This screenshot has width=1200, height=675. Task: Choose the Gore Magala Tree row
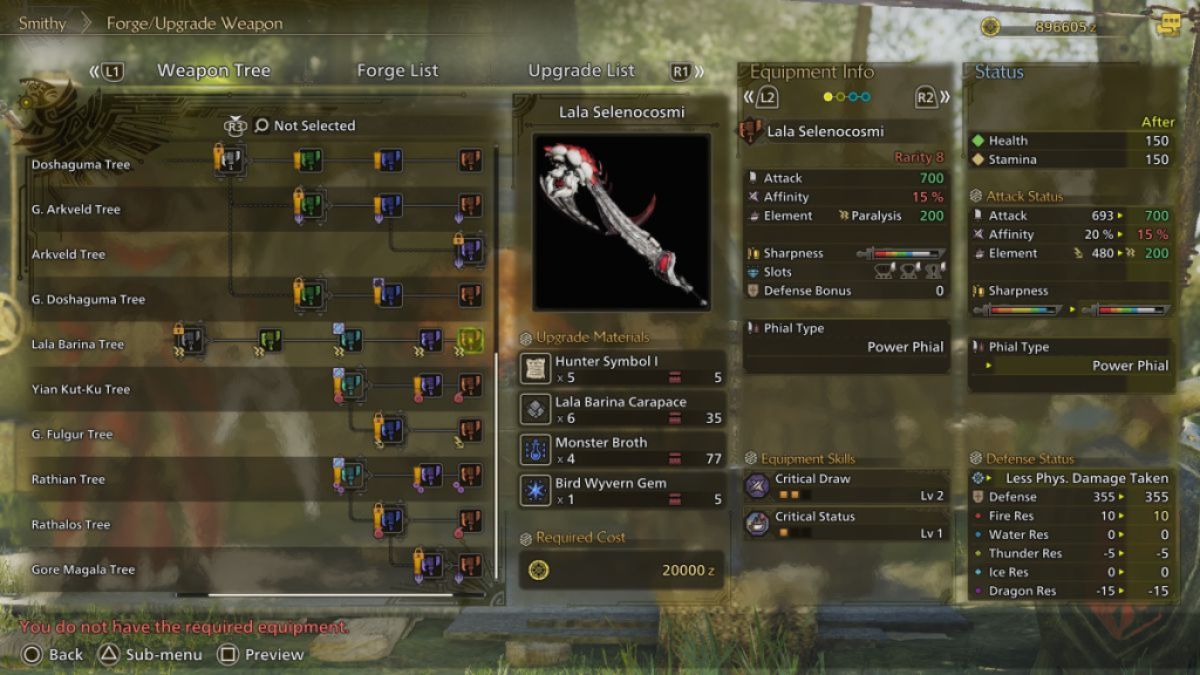(83, 570)
